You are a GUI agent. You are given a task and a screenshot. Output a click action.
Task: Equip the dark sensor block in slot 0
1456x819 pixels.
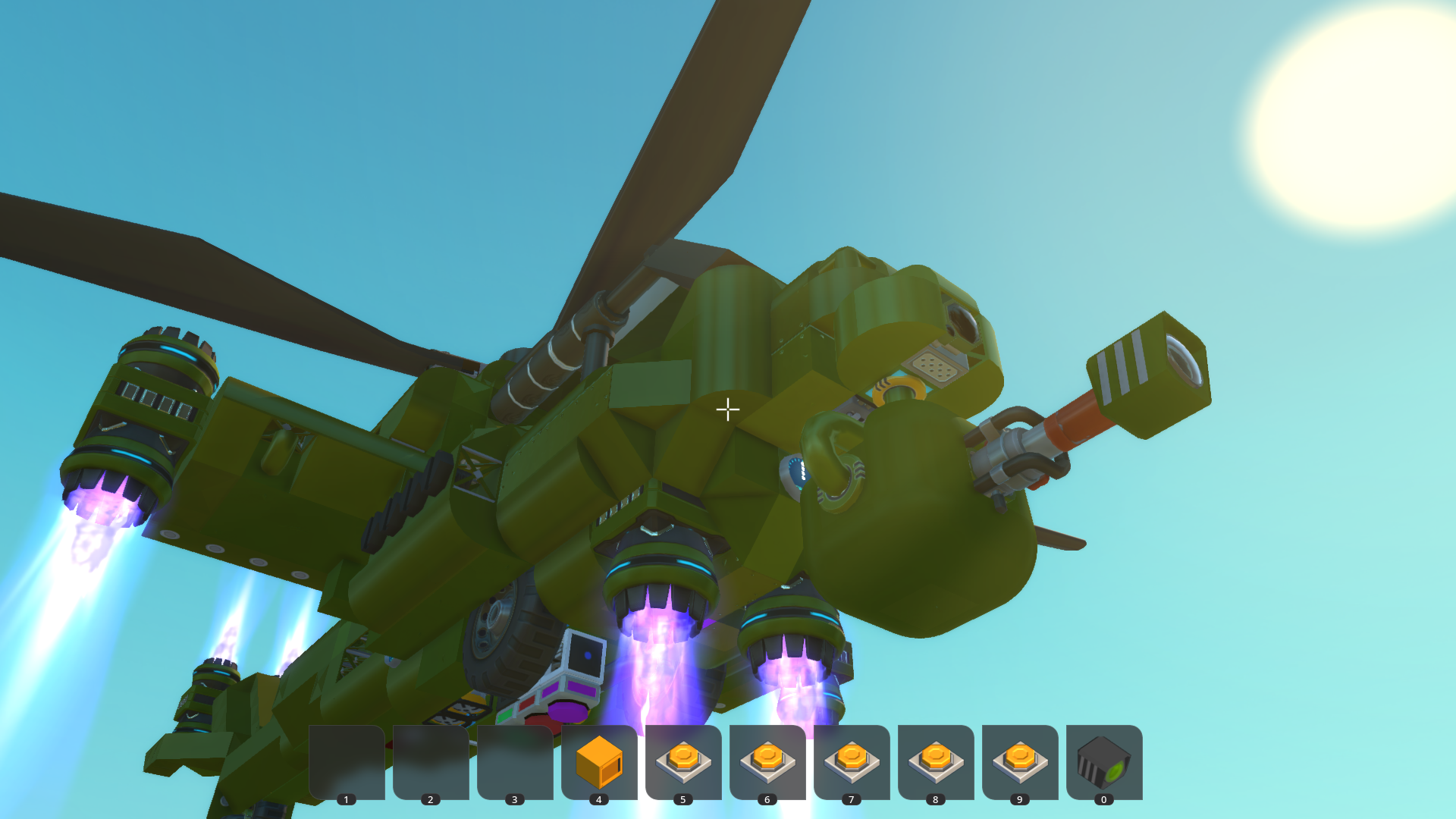point(1104,761)
